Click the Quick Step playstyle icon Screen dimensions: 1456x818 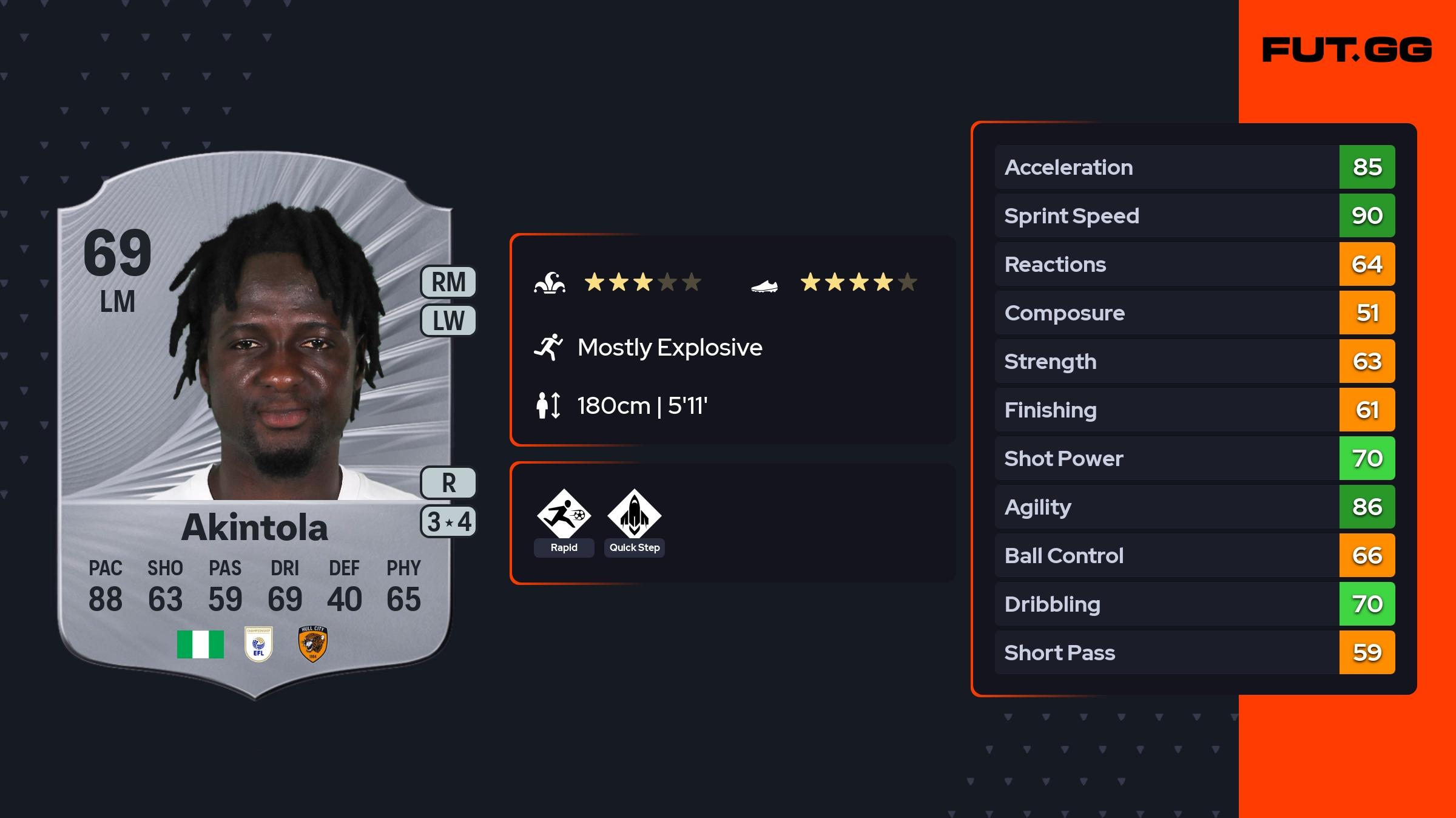[x=634, y=515]
